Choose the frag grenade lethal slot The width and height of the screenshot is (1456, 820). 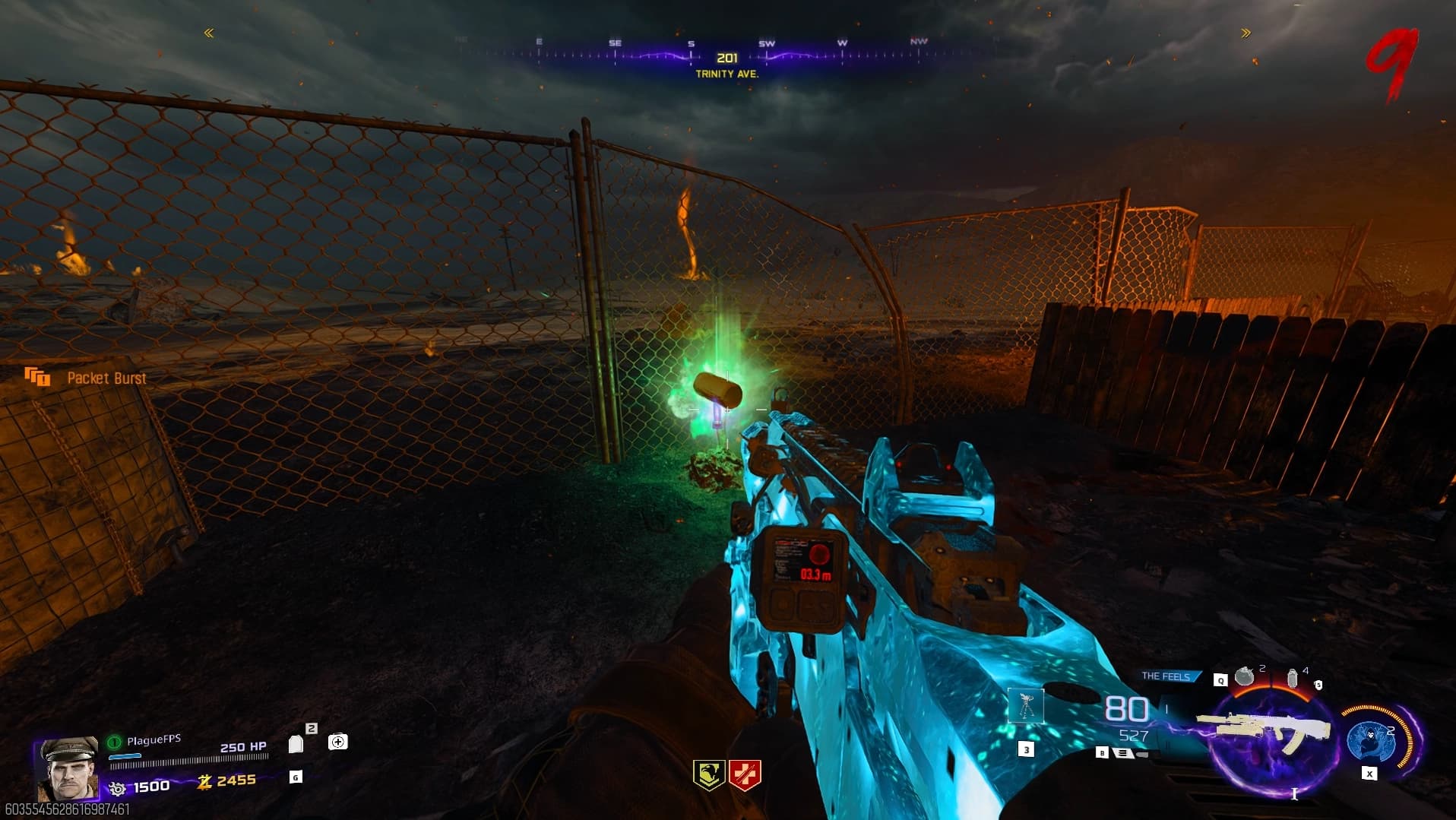1244,676
